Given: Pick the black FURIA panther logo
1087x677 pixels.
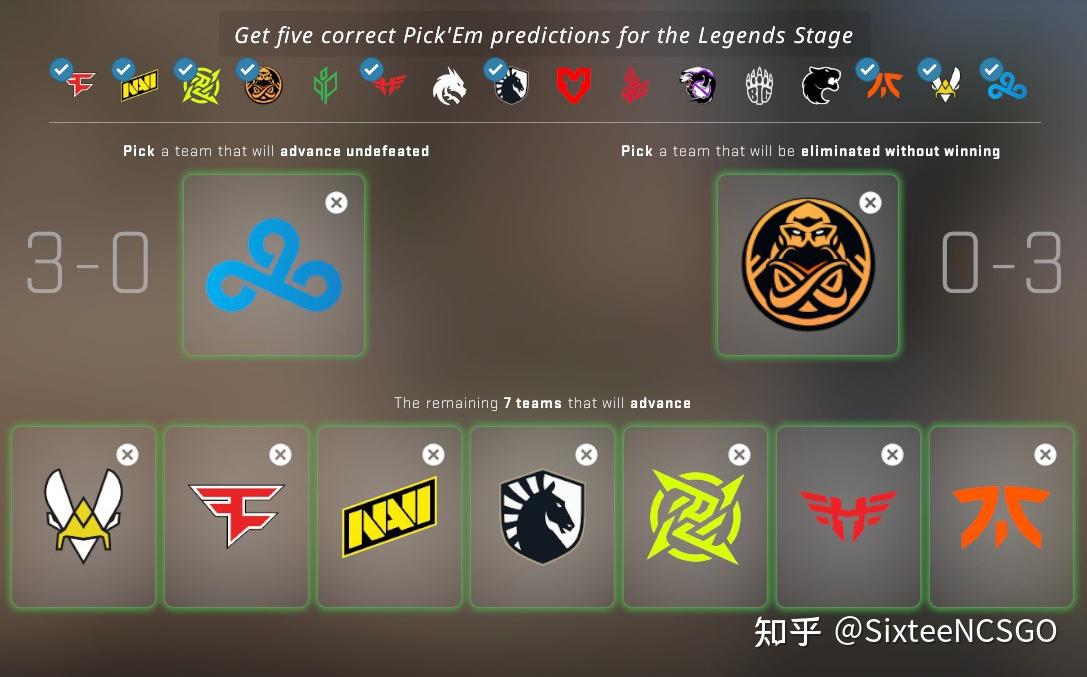Looking at the screenshot, I should tap(821, 86).
